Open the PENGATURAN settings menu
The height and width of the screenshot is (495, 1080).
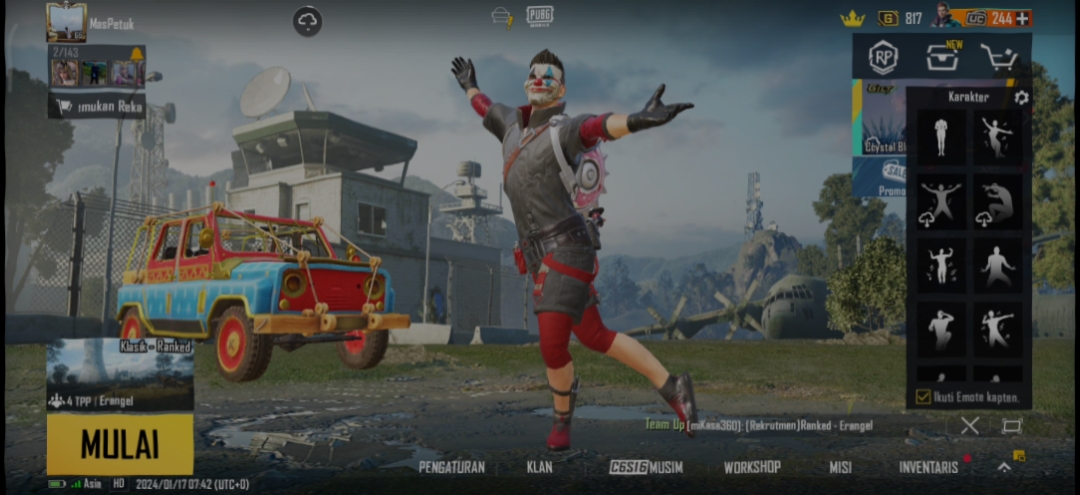point(452,467)
